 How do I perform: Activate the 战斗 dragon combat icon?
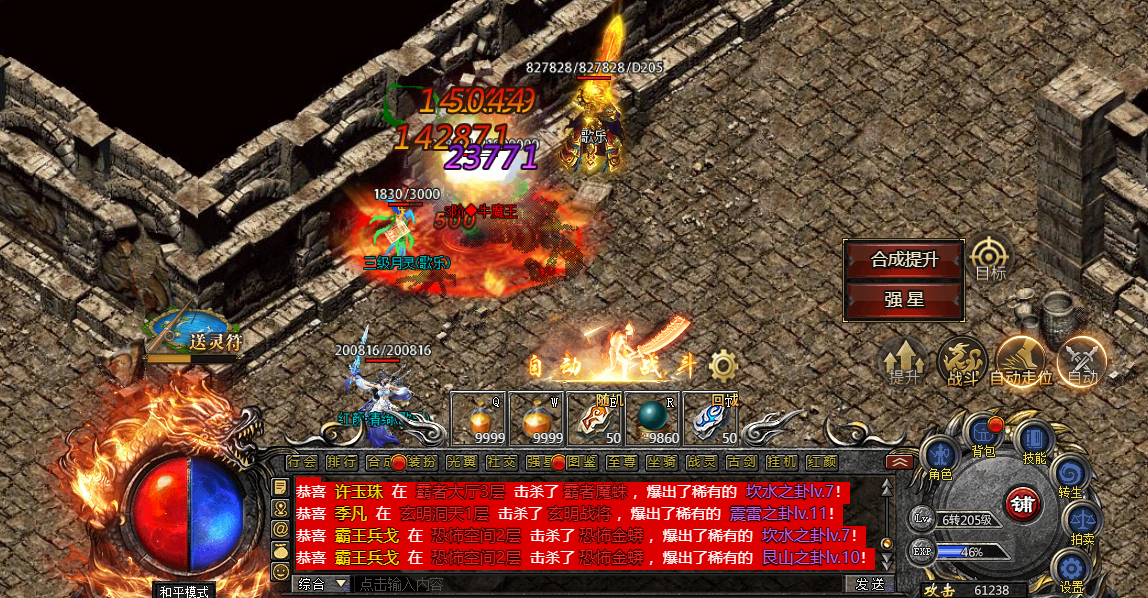[x=962, y=361]
